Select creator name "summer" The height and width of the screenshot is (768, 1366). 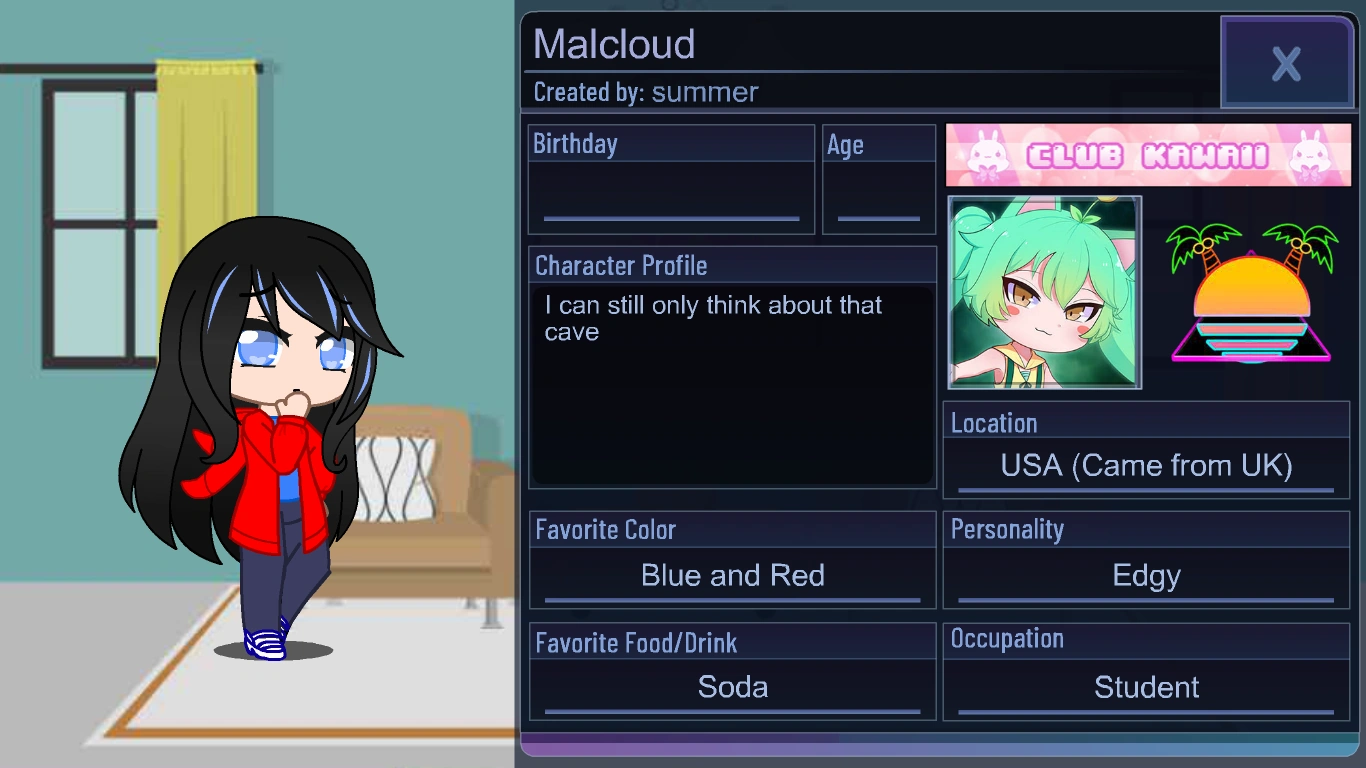[x=704, y=92]
